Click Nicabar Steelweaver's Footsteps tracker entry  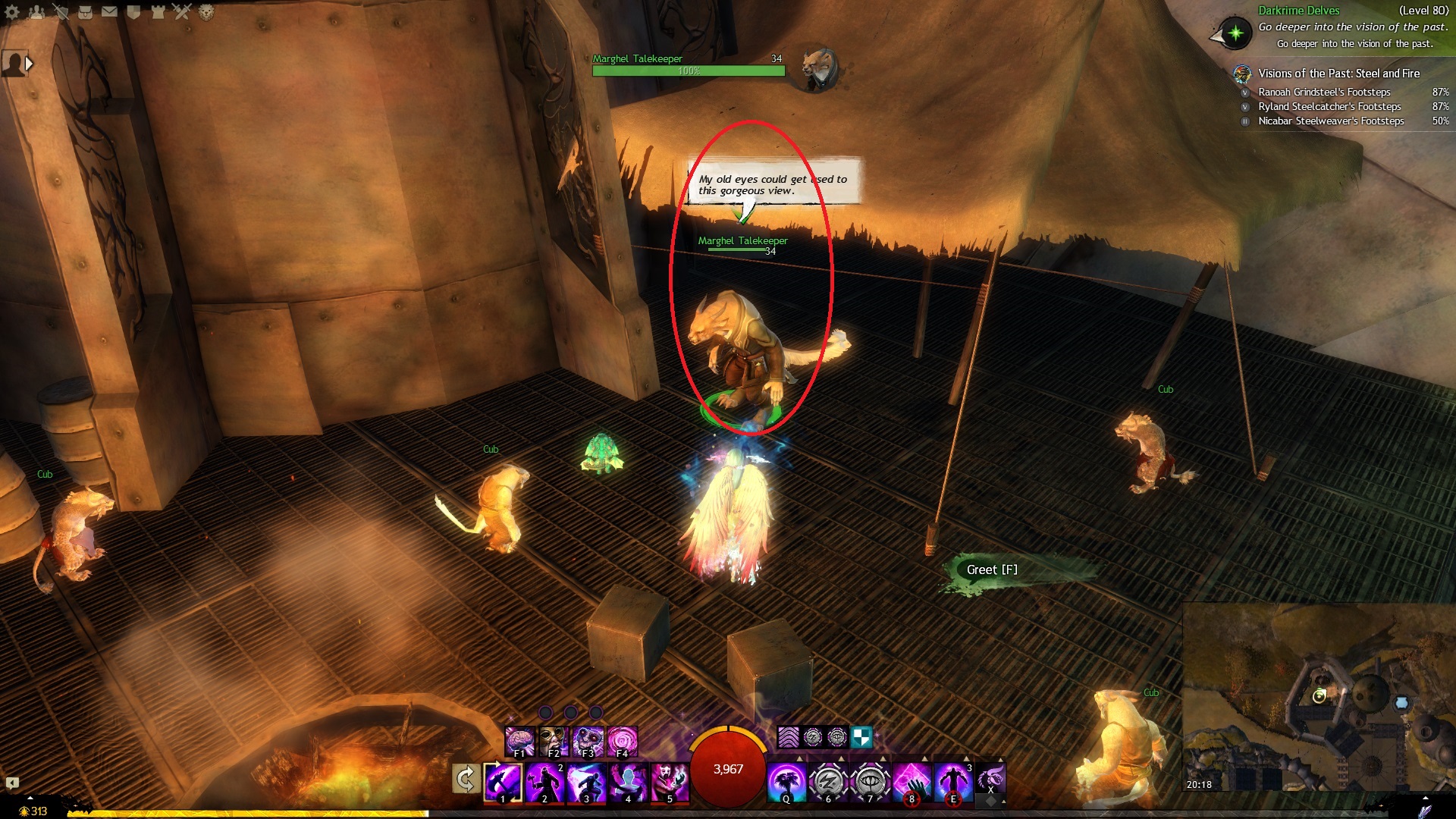click(1331, 121)
